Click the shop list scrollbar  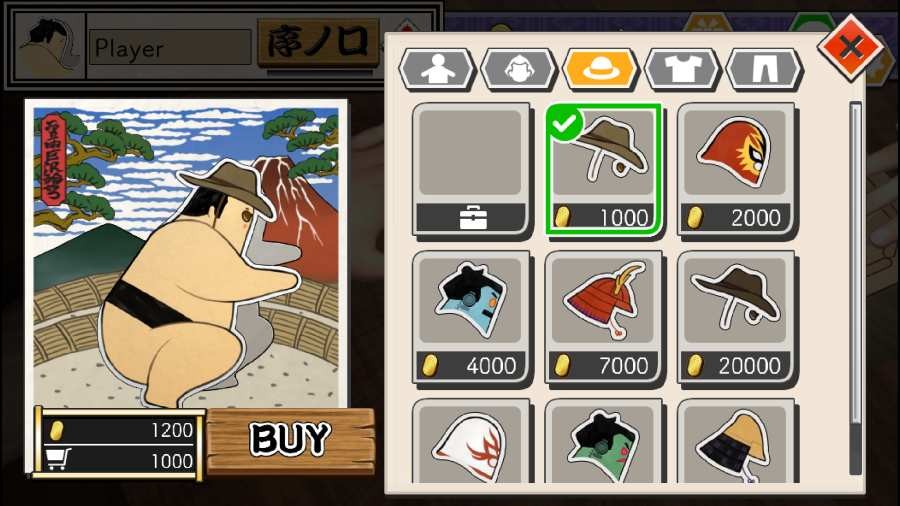(855, 288)
